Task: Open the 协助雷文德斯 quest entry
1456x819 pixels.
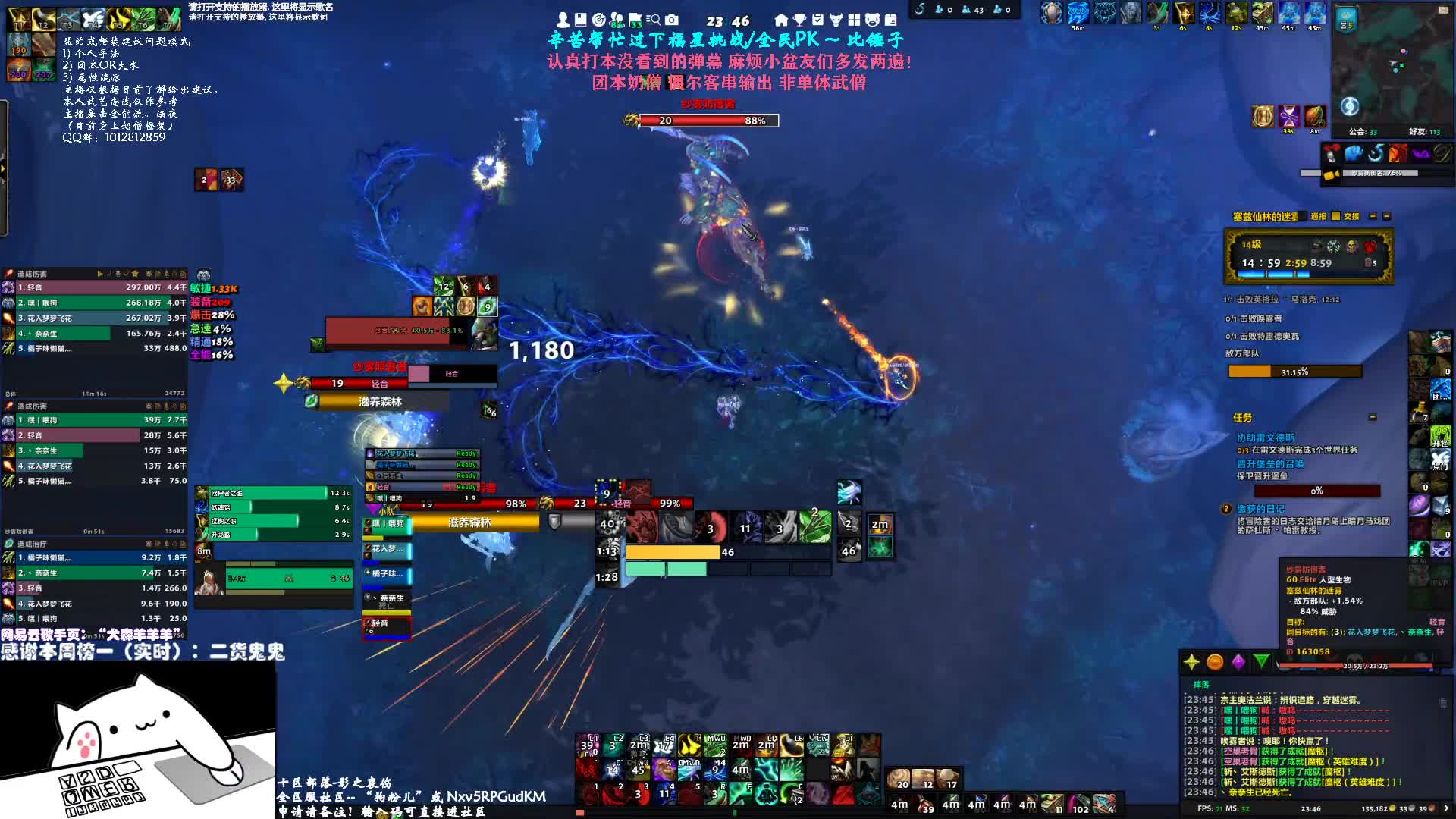Action: pyautogui.click(x=1265, y=438)
